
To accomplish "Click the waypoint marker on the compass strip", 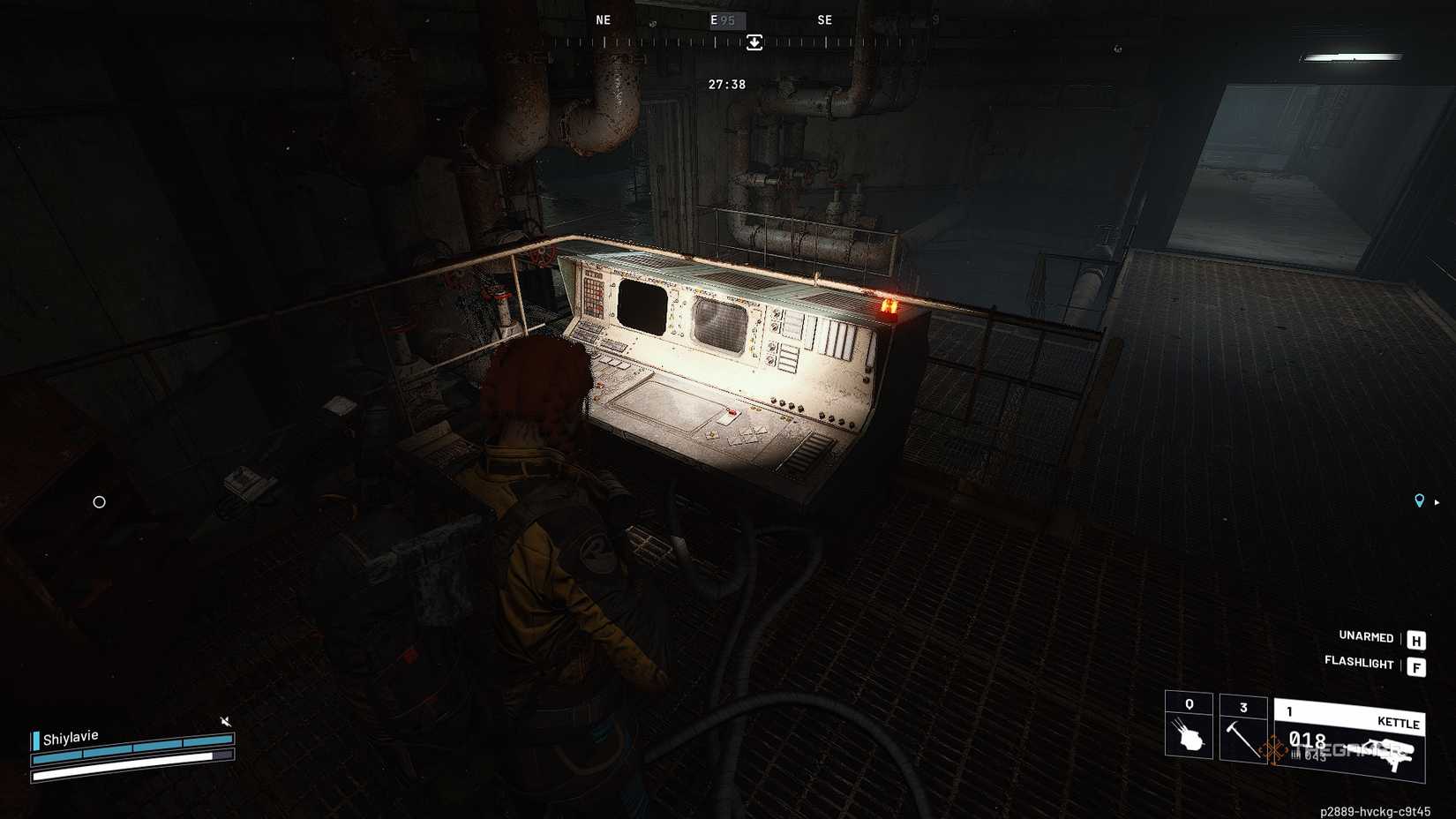I will [x=753, y=42].
